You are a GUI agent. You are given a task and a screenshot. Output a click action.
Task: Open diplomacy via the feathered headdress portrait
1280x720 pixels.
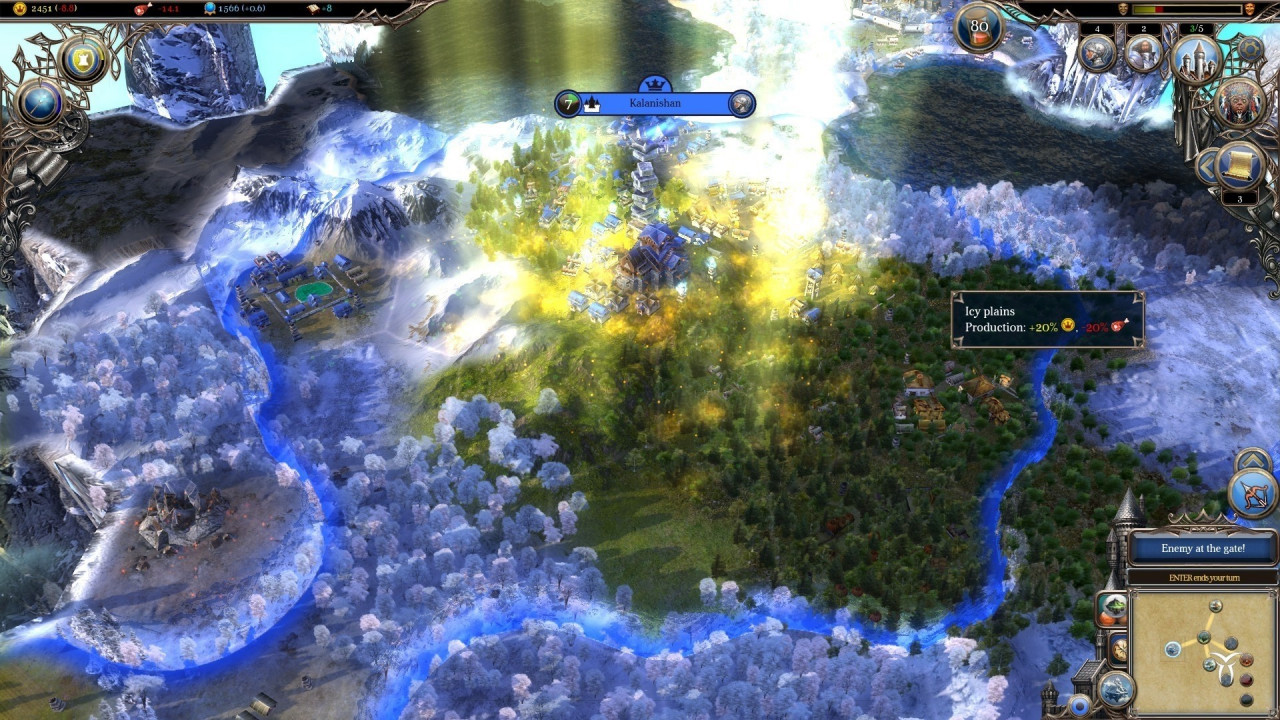click(1240, 103)
